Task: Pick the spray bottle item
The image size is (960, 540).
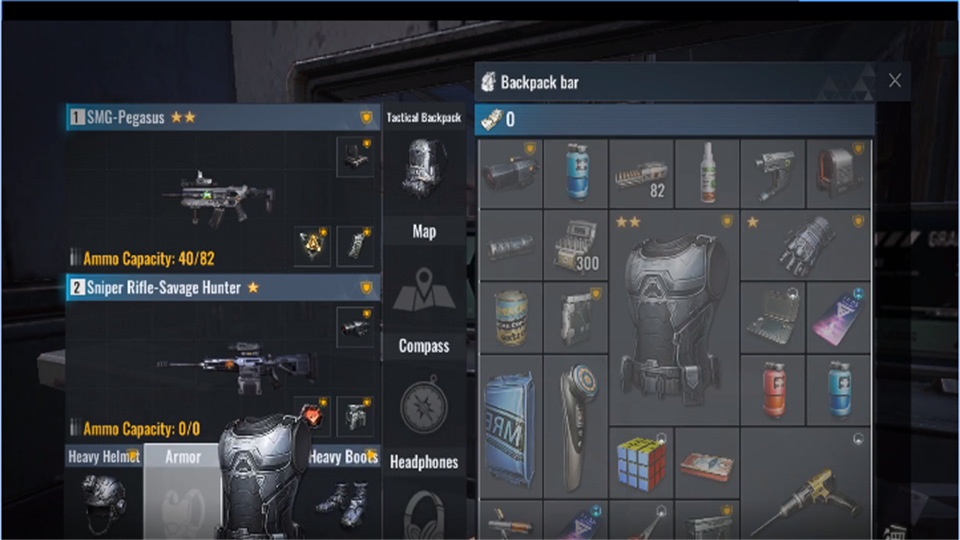Action: (707, 172)
